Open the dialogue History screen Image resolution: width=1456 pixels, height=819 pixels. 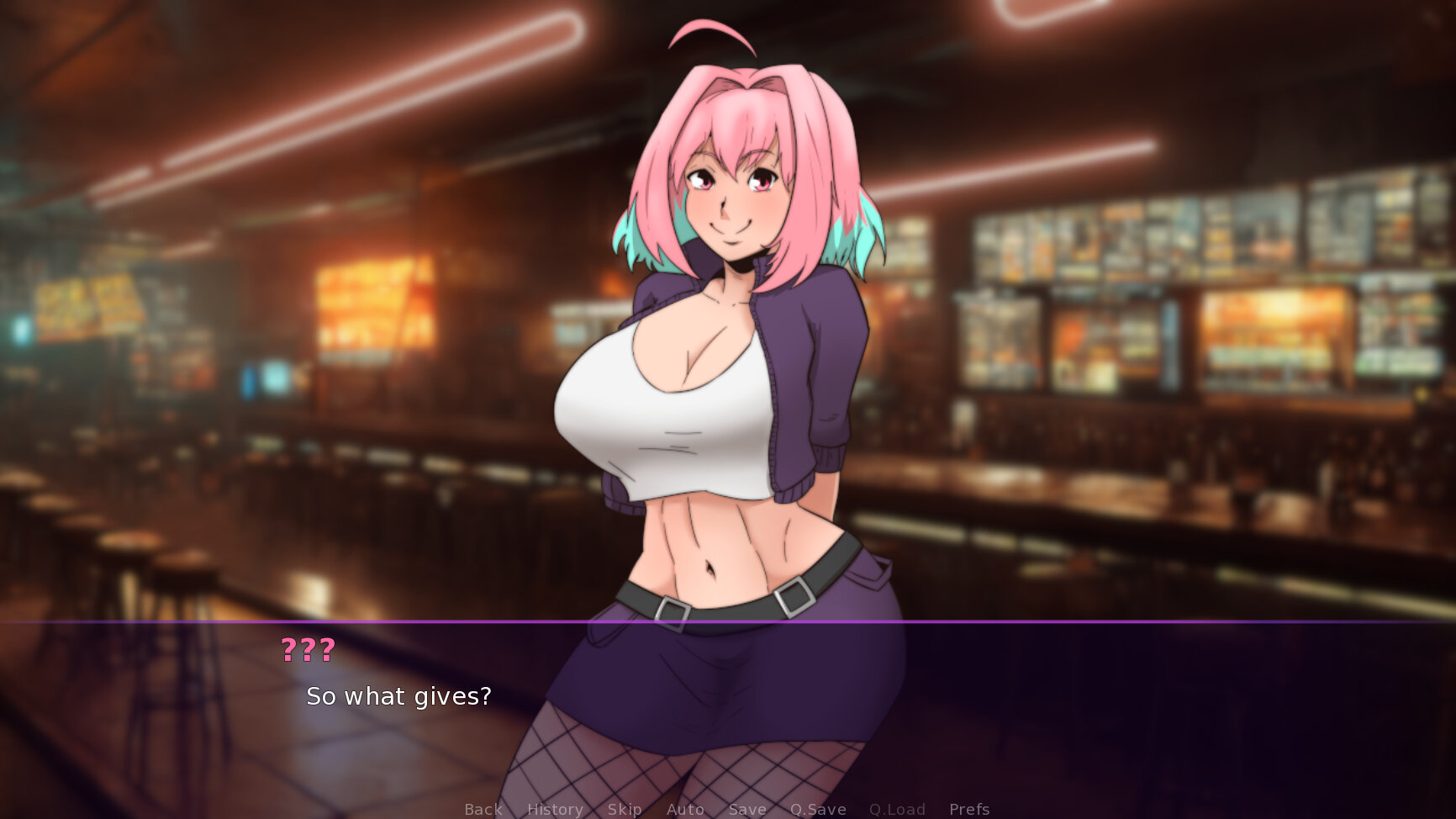click(554, 809)
